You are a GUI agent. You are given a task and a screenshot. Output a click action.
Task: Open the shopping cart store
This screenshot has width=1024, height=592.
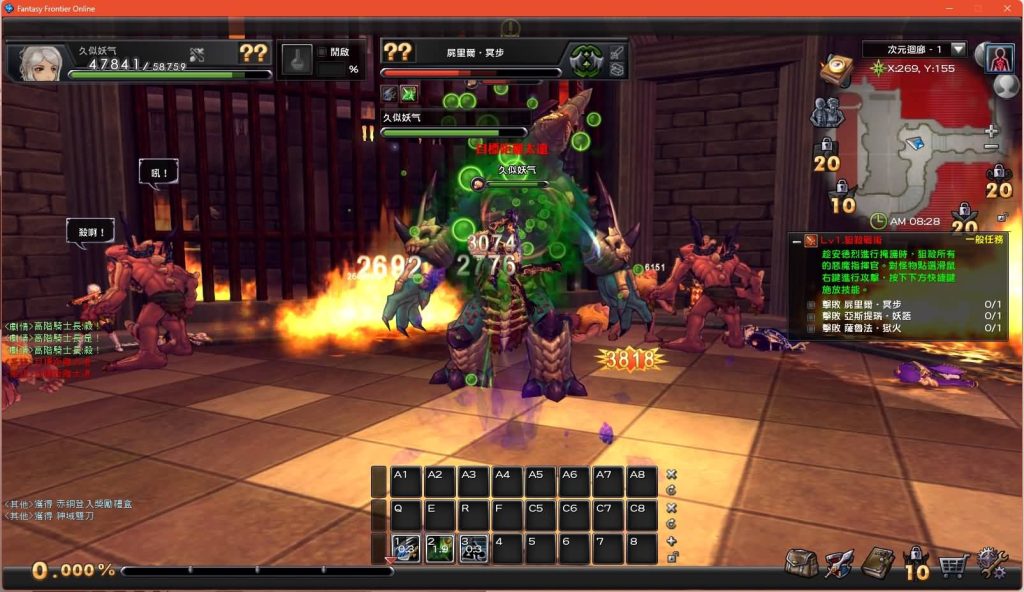coord(952,564)
